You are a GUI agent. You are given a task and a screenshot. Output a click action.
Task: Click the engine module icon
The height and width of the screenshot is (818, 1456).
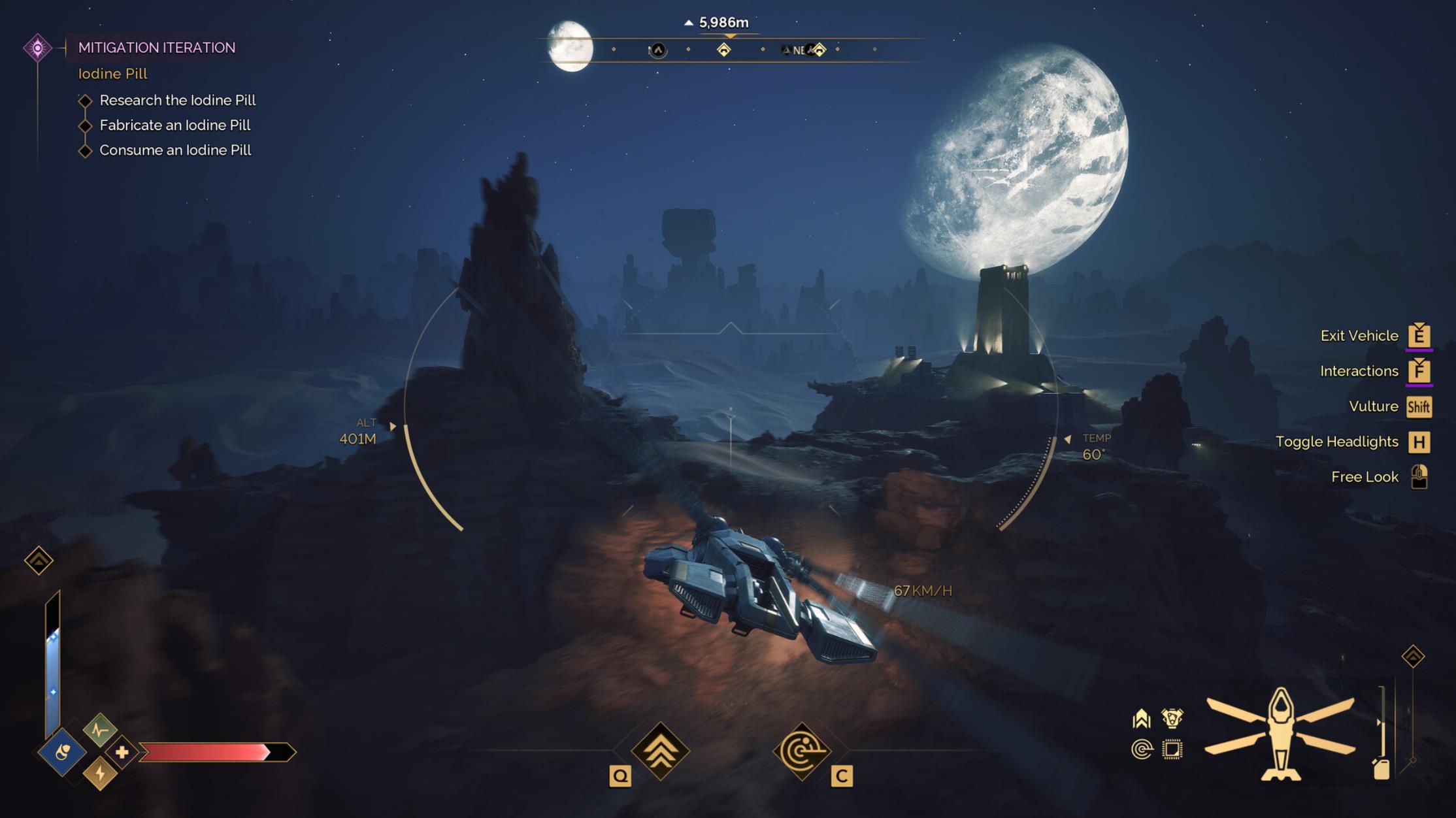[x=1172, y=719]
